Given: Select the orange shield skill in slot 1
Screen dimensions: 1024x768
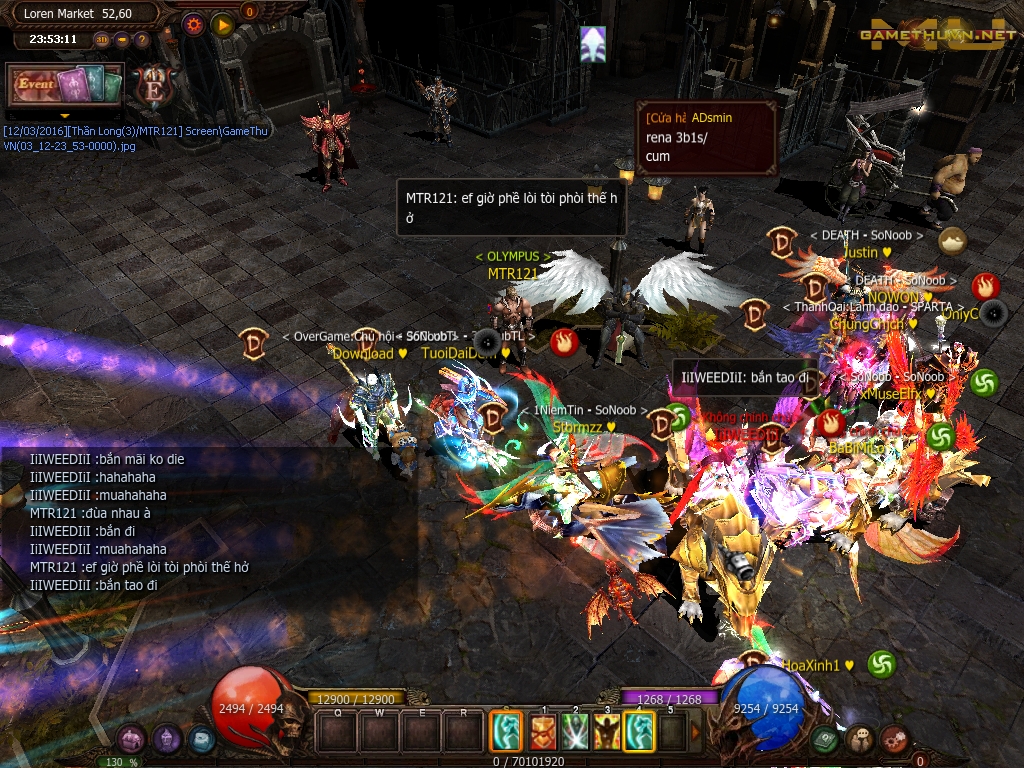Looking at the screenshot, I should [542, 732].
